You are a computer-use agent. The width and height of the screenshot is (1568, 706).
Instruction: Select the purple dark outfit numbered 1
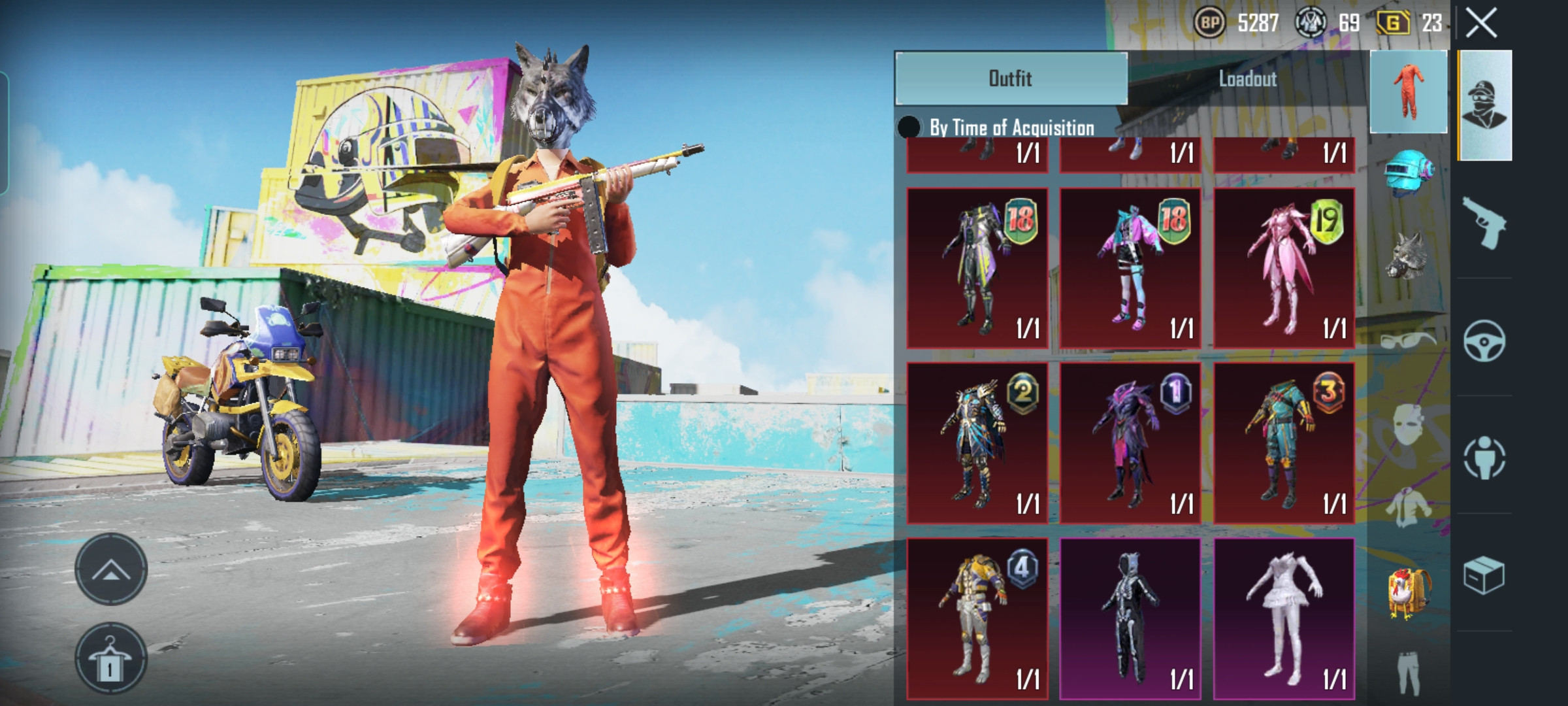(1130, 443)
